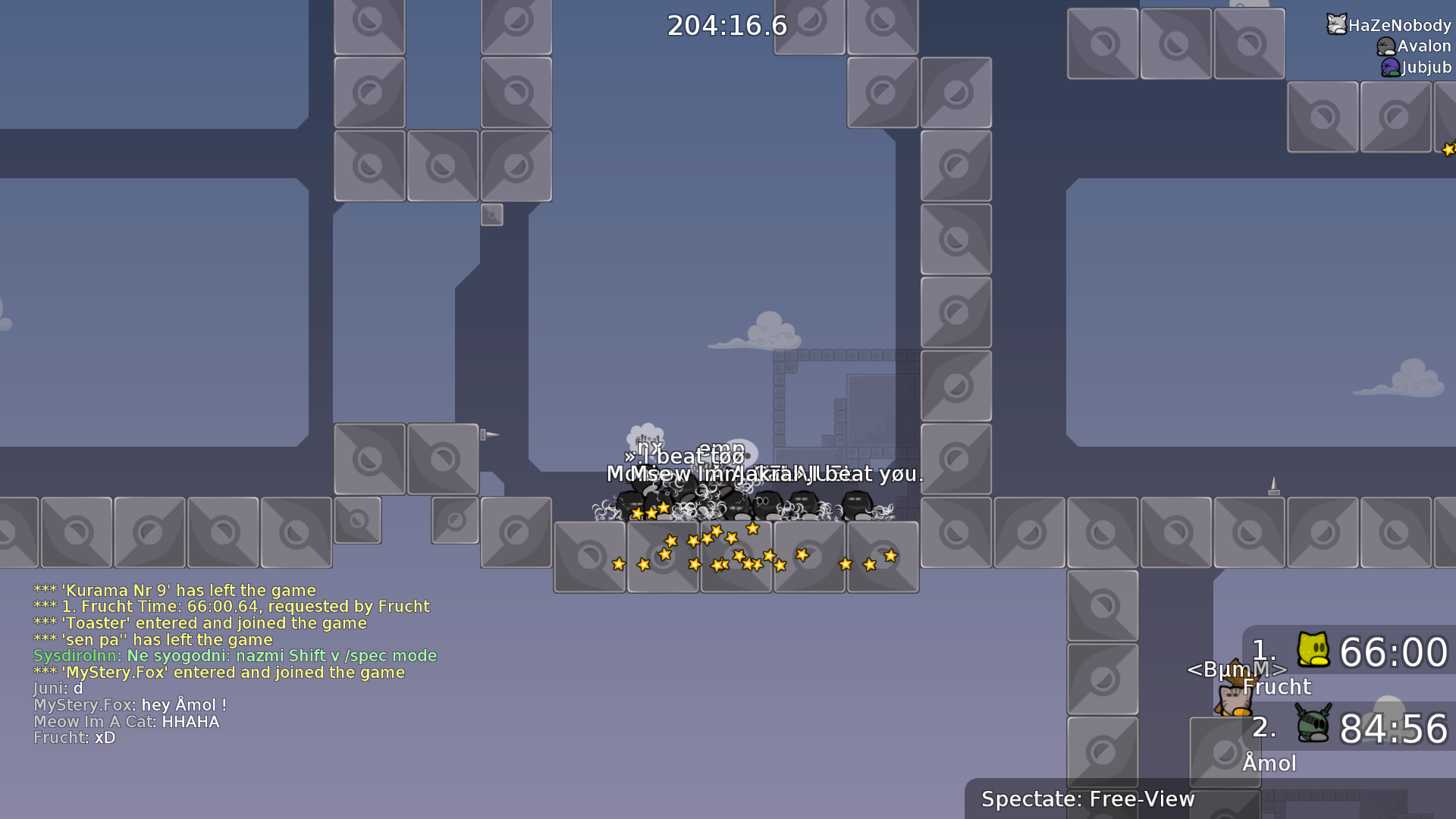The height and width of the screenshot is (819, 1456).
Task: Click Jubjub's purple hooded tee icon
Action: 1390,67
